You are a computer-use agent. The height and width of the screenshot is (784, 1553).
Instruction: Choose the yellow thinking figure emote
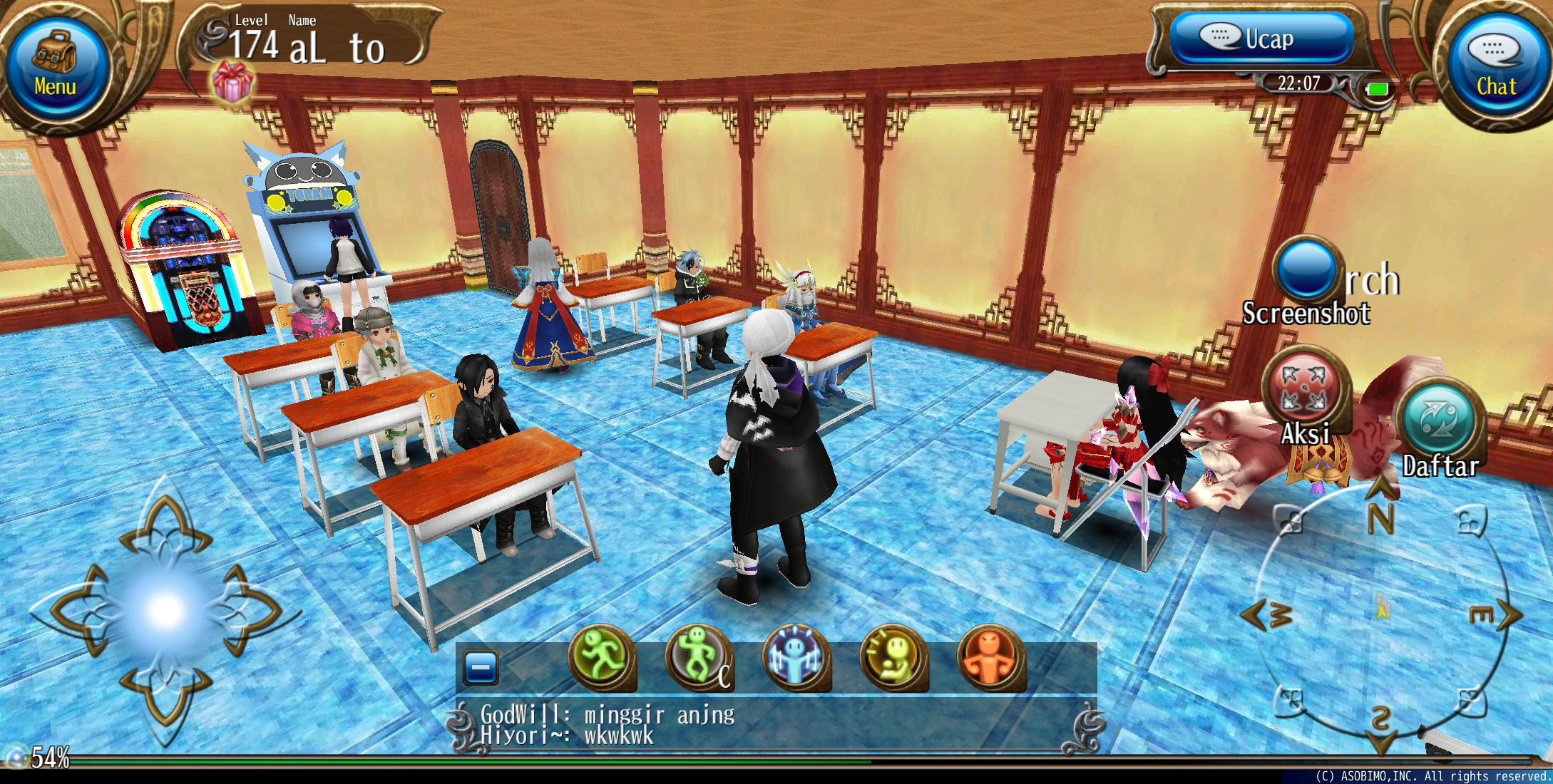[x=893, y=657]
